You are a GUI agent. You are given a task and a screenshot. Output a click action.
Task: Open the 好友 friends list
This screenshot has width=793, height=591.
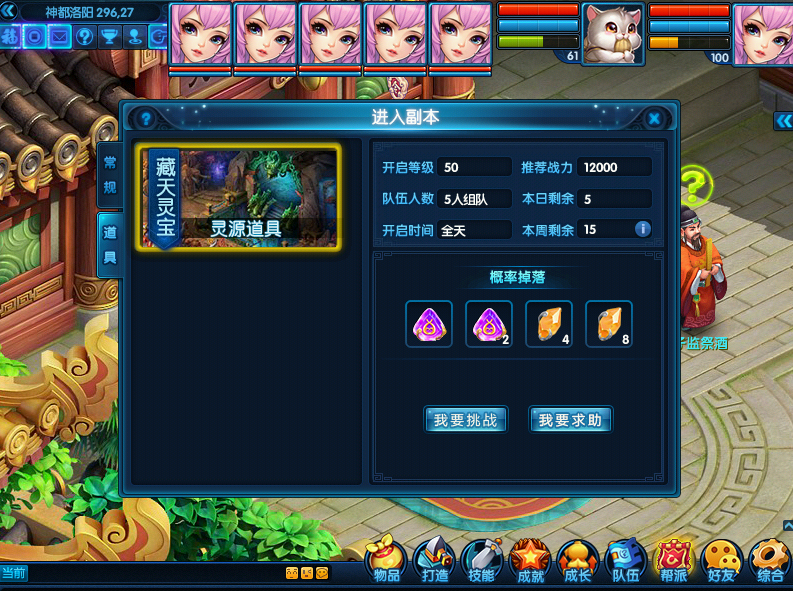click(x=721, y=560)
